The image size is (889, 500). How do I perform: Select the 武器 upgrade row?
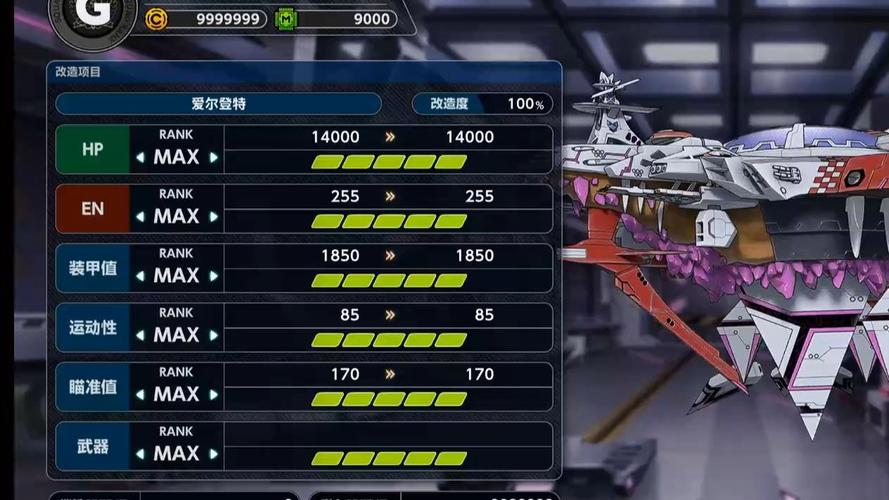(x=92, y=446)
